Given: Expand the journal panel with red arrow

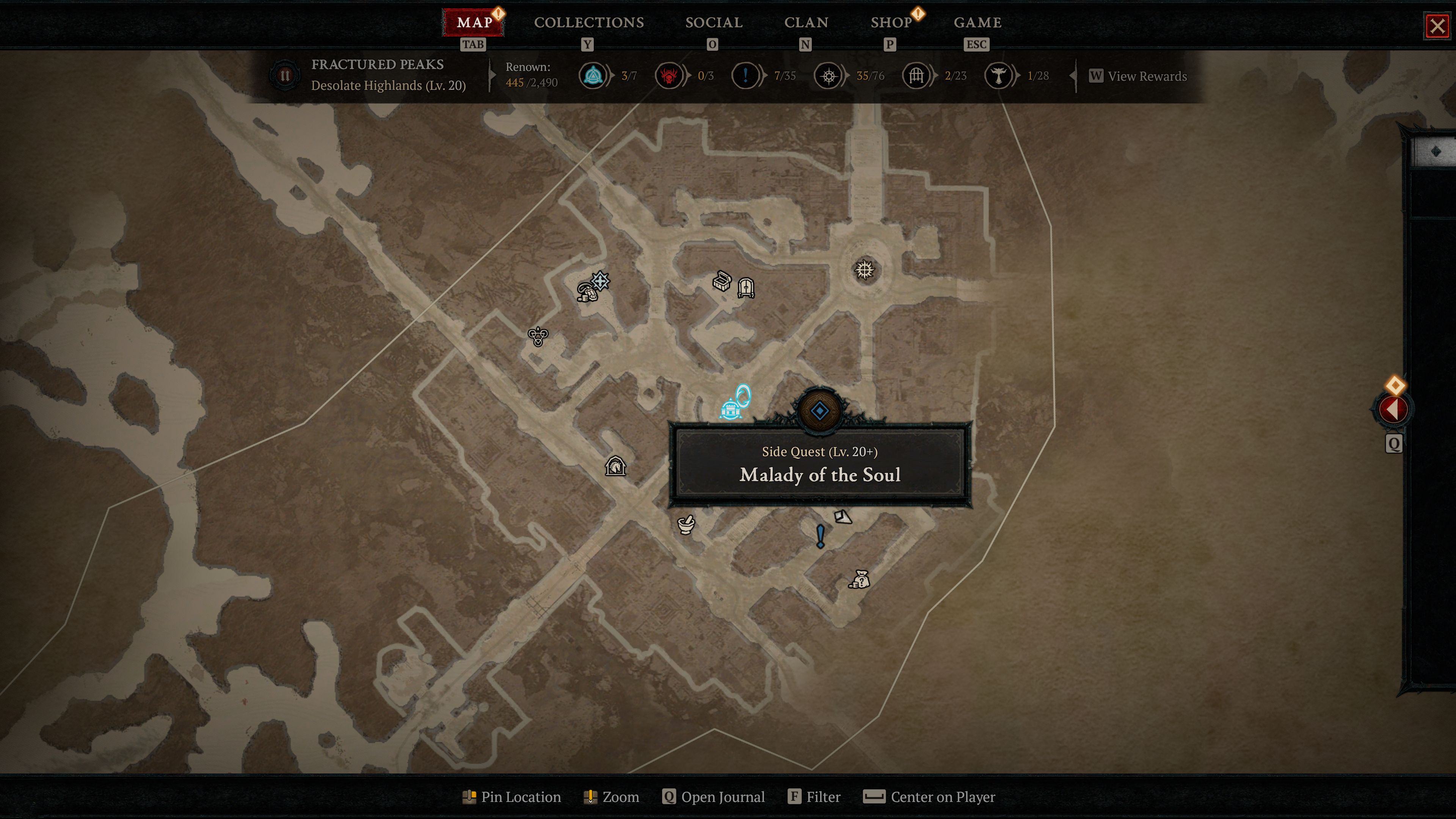Looking at the screenshot, I should click(1393, 409).
